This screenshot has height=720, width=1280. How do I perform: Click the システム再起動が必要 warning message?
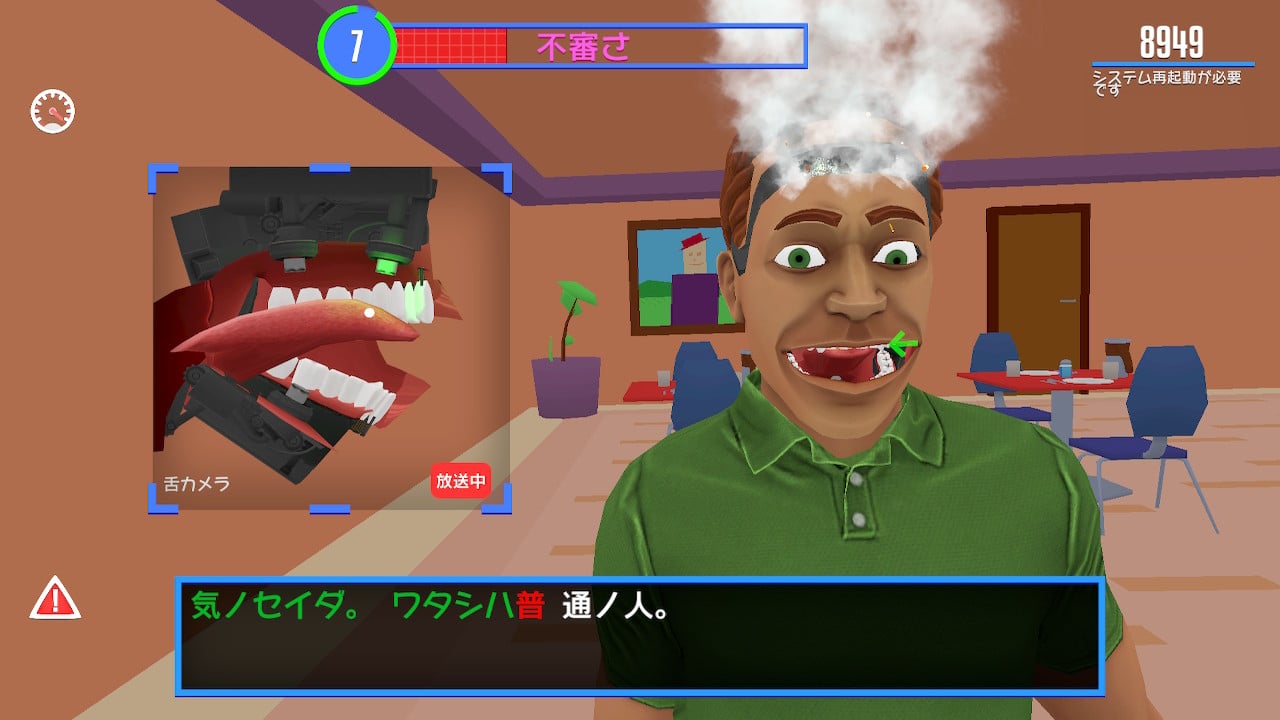point(1166,75)
